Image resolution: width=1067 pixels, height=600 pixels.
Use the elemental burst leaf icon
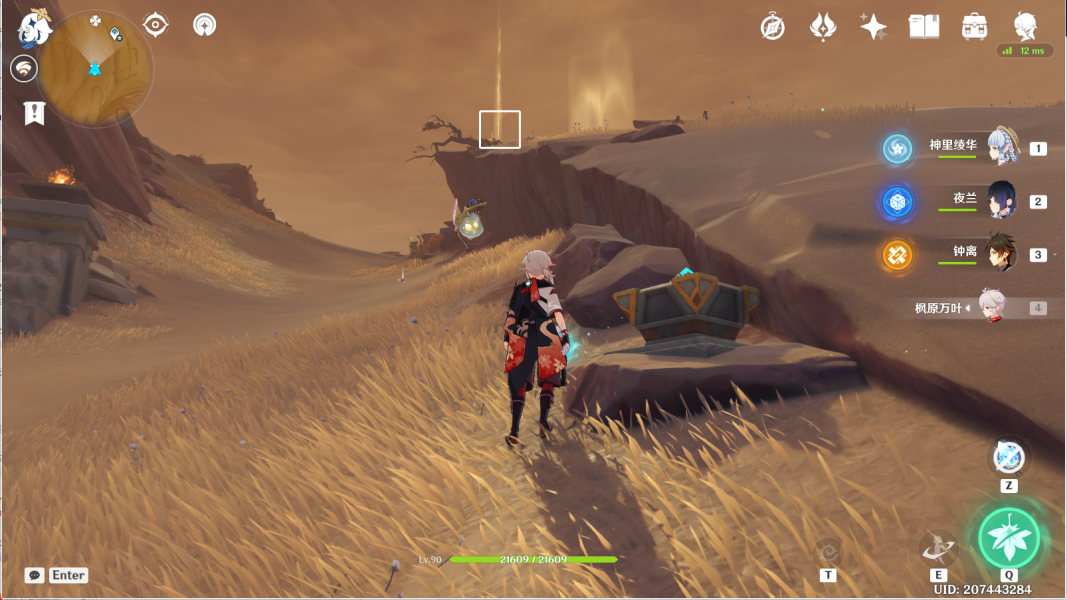tap(1009, 538)
